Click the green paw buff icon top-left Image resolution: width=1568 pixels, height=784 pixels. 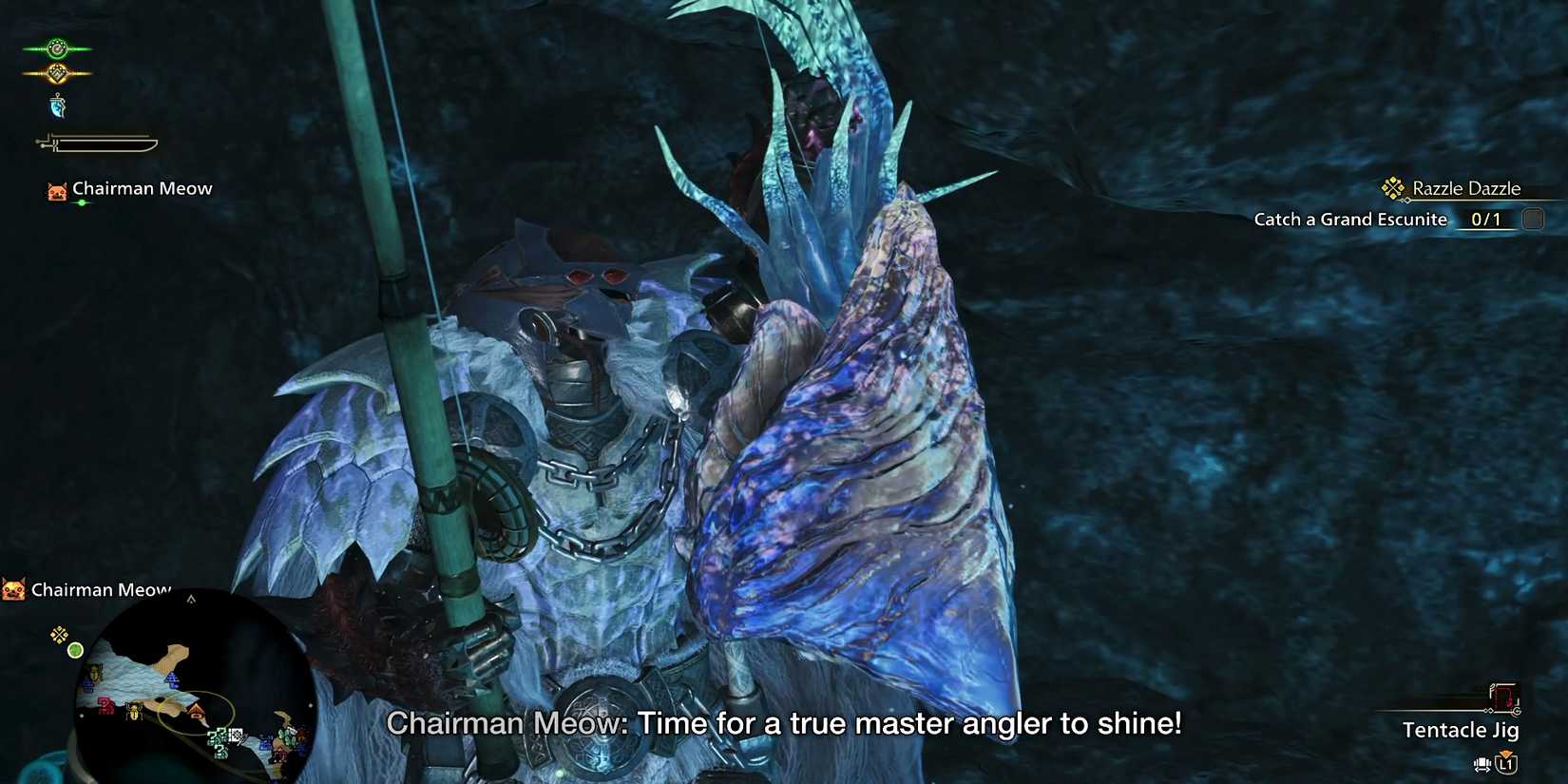click(56, 48)
